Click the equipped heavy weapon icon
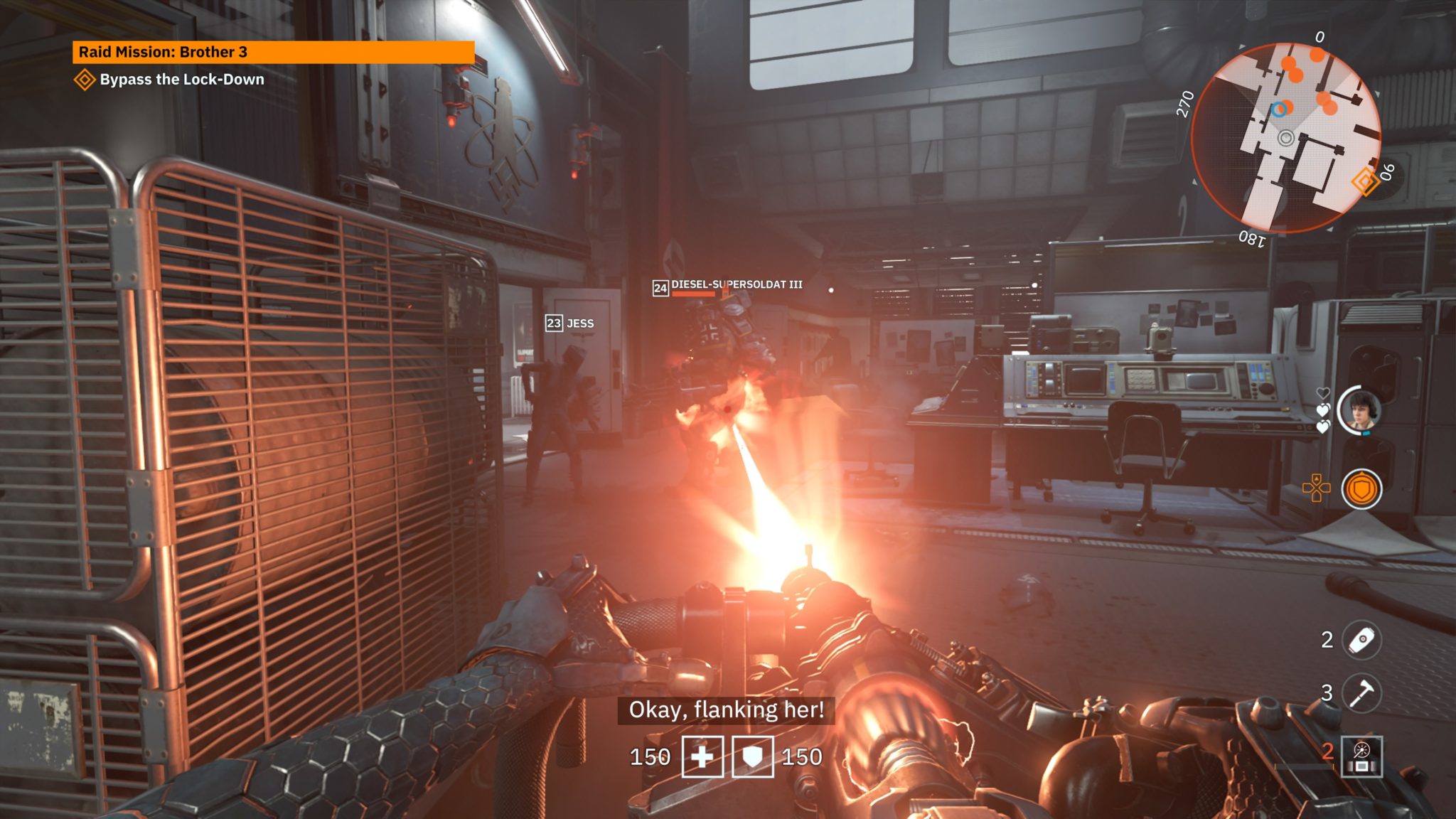Image resolution: width=1456 pixels, height=819 pixels. [x=1361, y=756]
